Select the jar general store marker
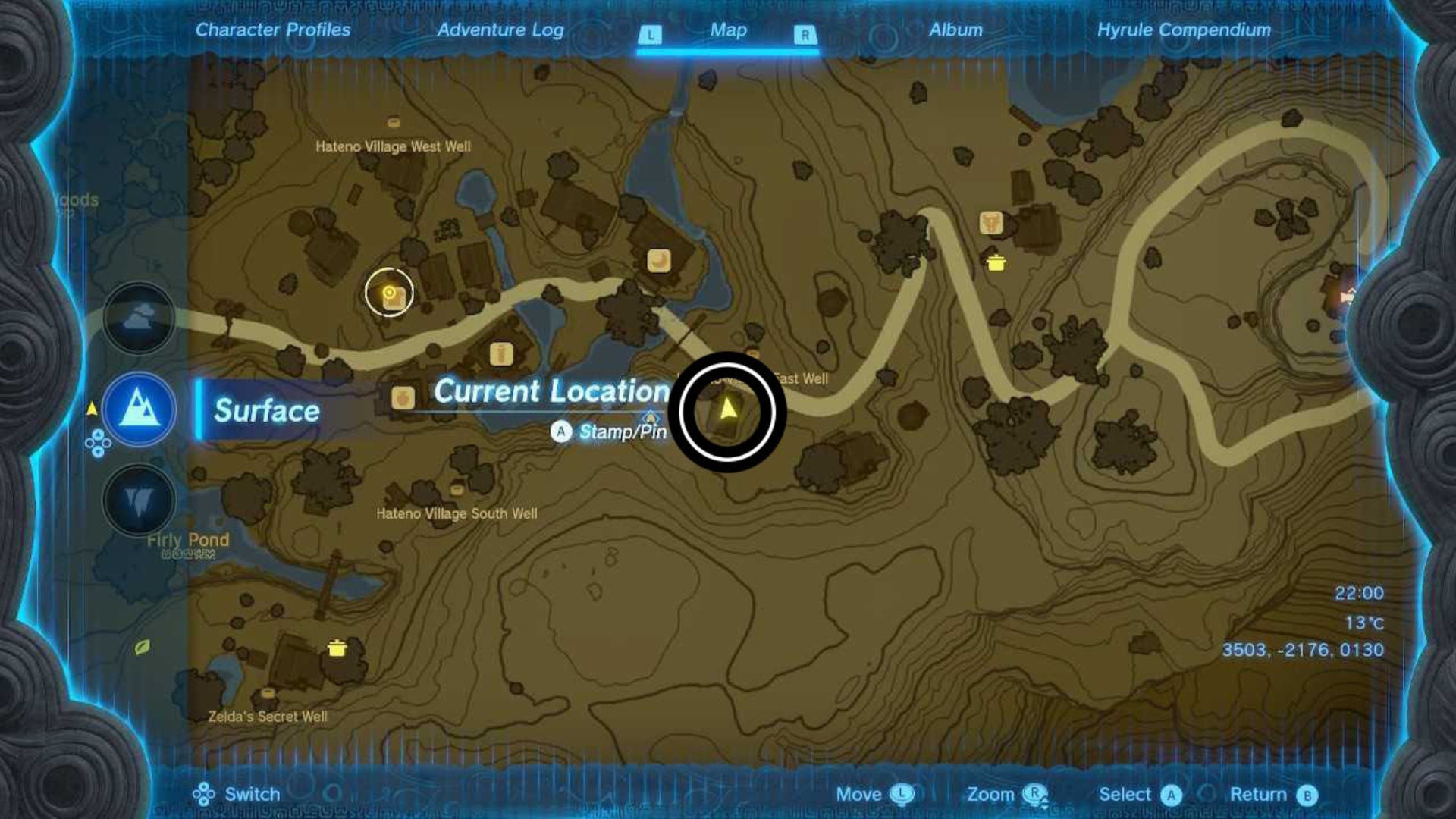This screenshot has height=819, width=1456. [x=500, y=353]
